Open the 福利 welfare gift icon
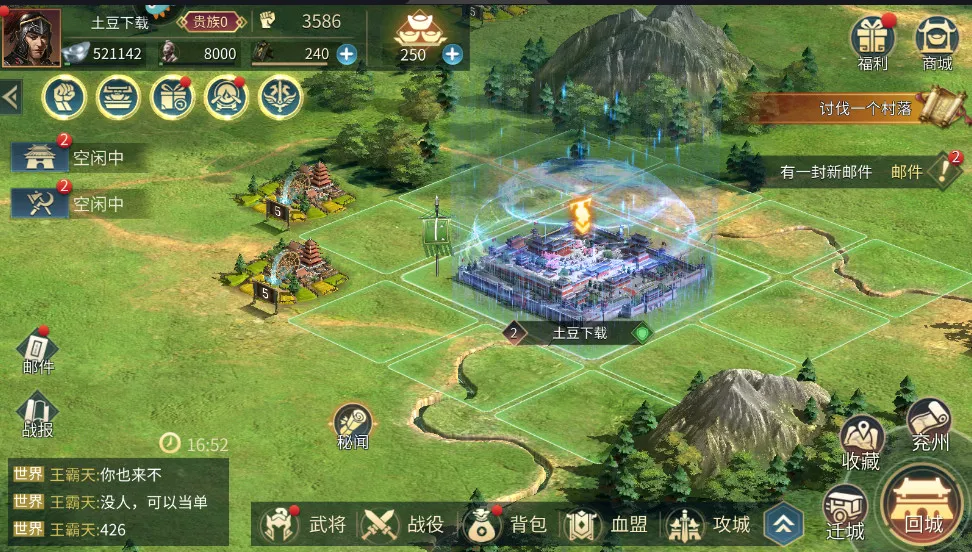 pyautogui.click(x=872, y=41)
